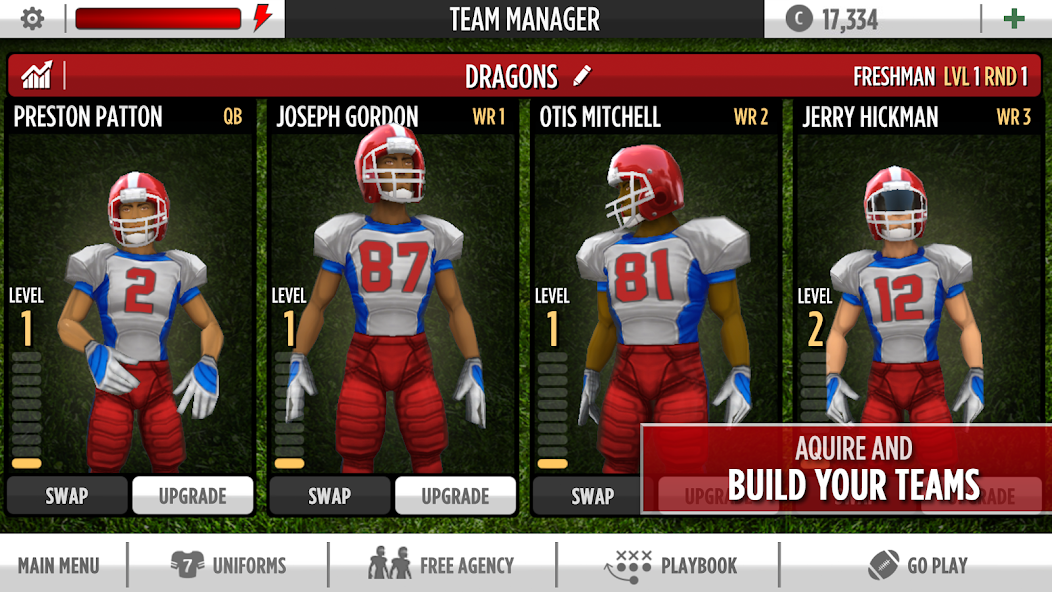Swap WR 2 Otis Mitchell
Screen dimensions: 1052x592
click(x=592, y=496)
